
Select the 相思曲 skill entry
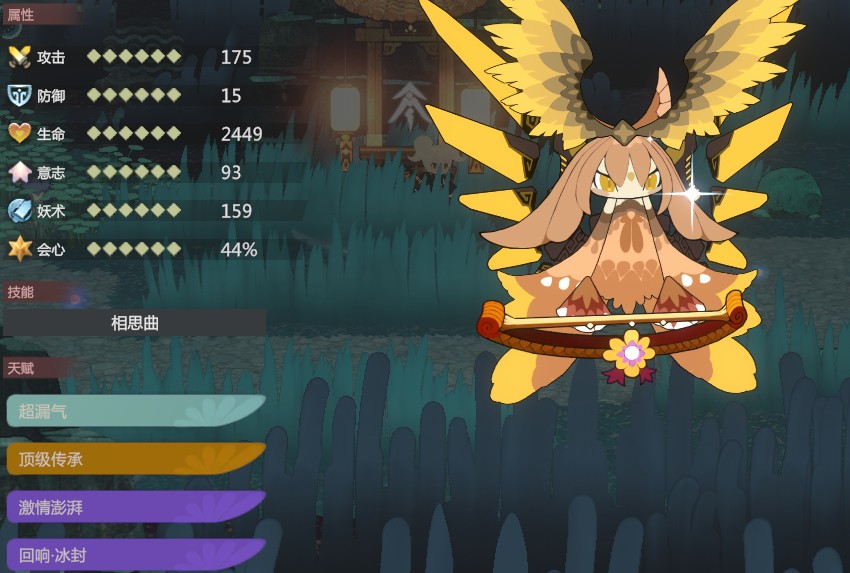pos(135,323)
